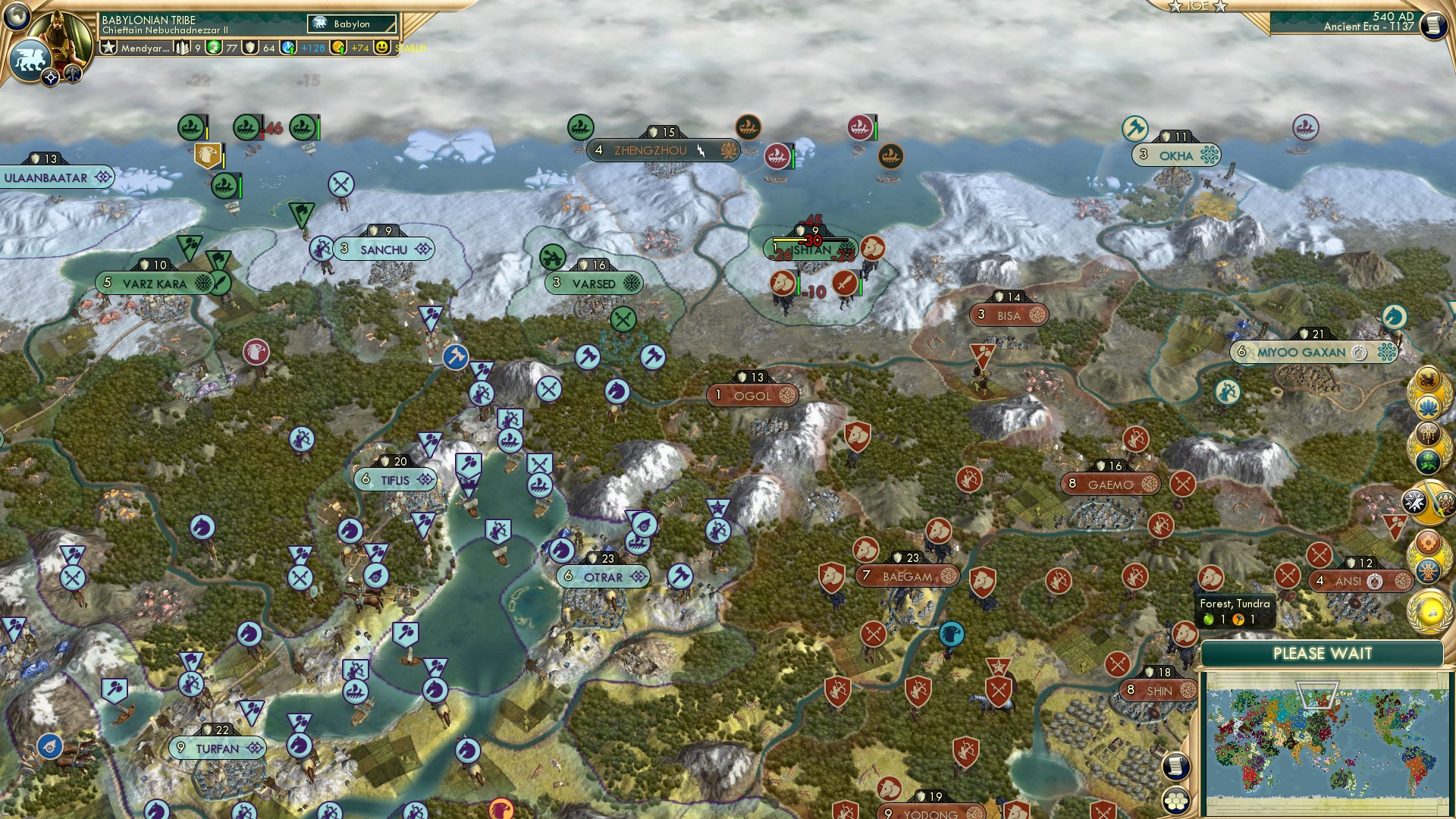Click the scroll icon beside the minimap
This screenshot has height=819, width=1456.
[1176, 766]
